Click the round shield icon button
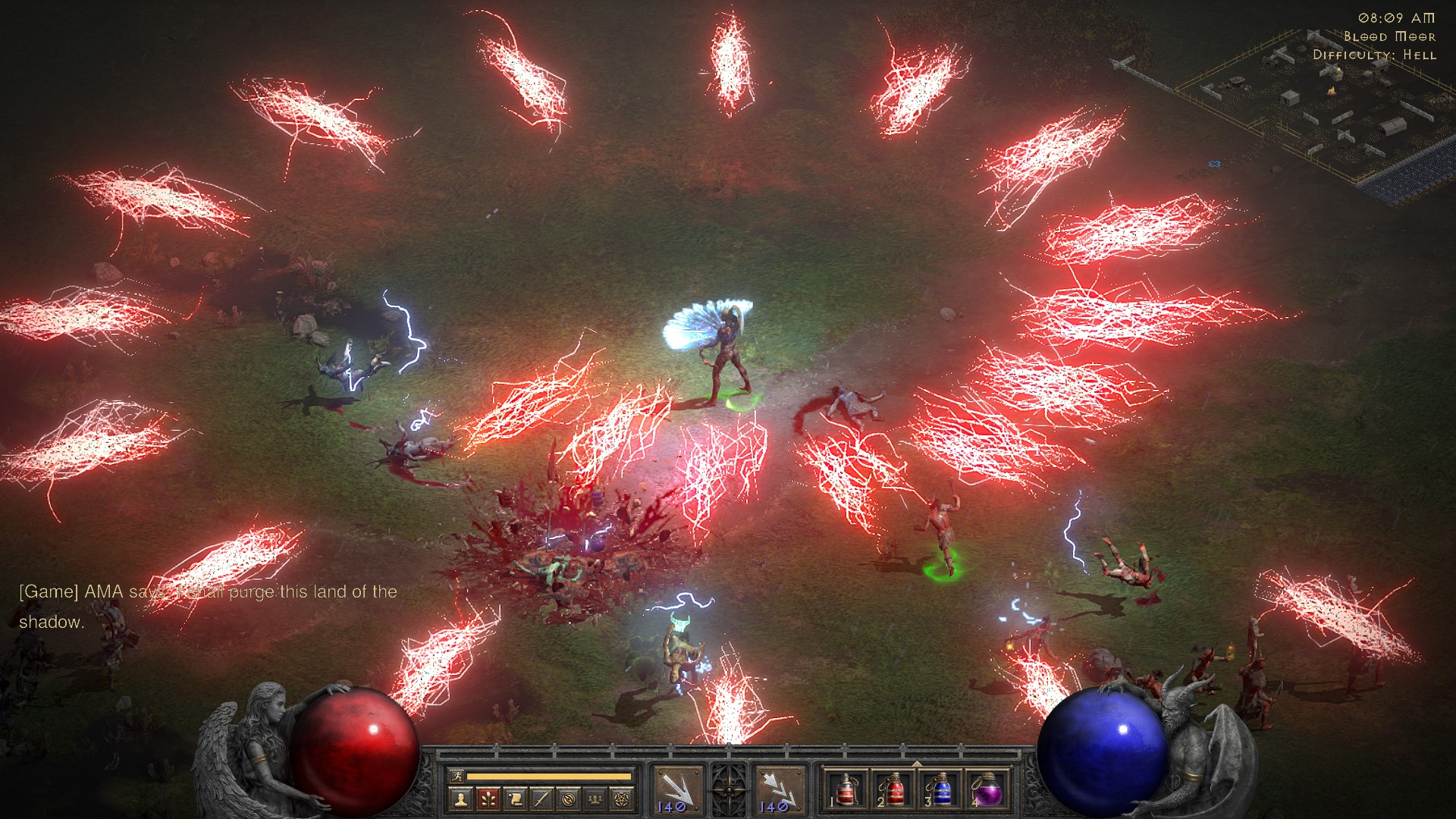The width and height of the screenshot is (1456, 819). pyautogui.click(x=569, y=799)
